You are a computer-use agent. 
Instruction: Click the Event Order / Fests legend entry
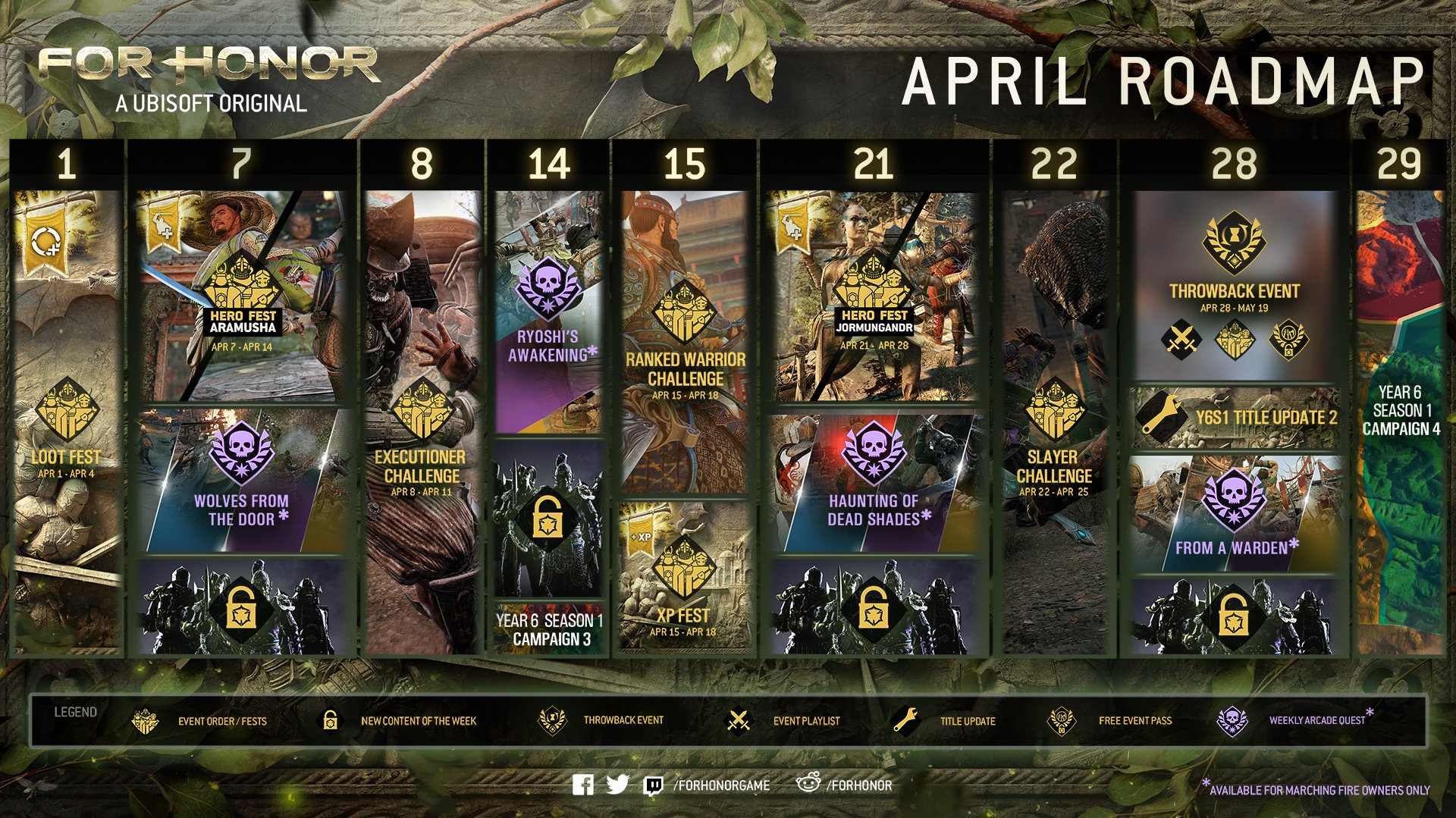(200, 721)
